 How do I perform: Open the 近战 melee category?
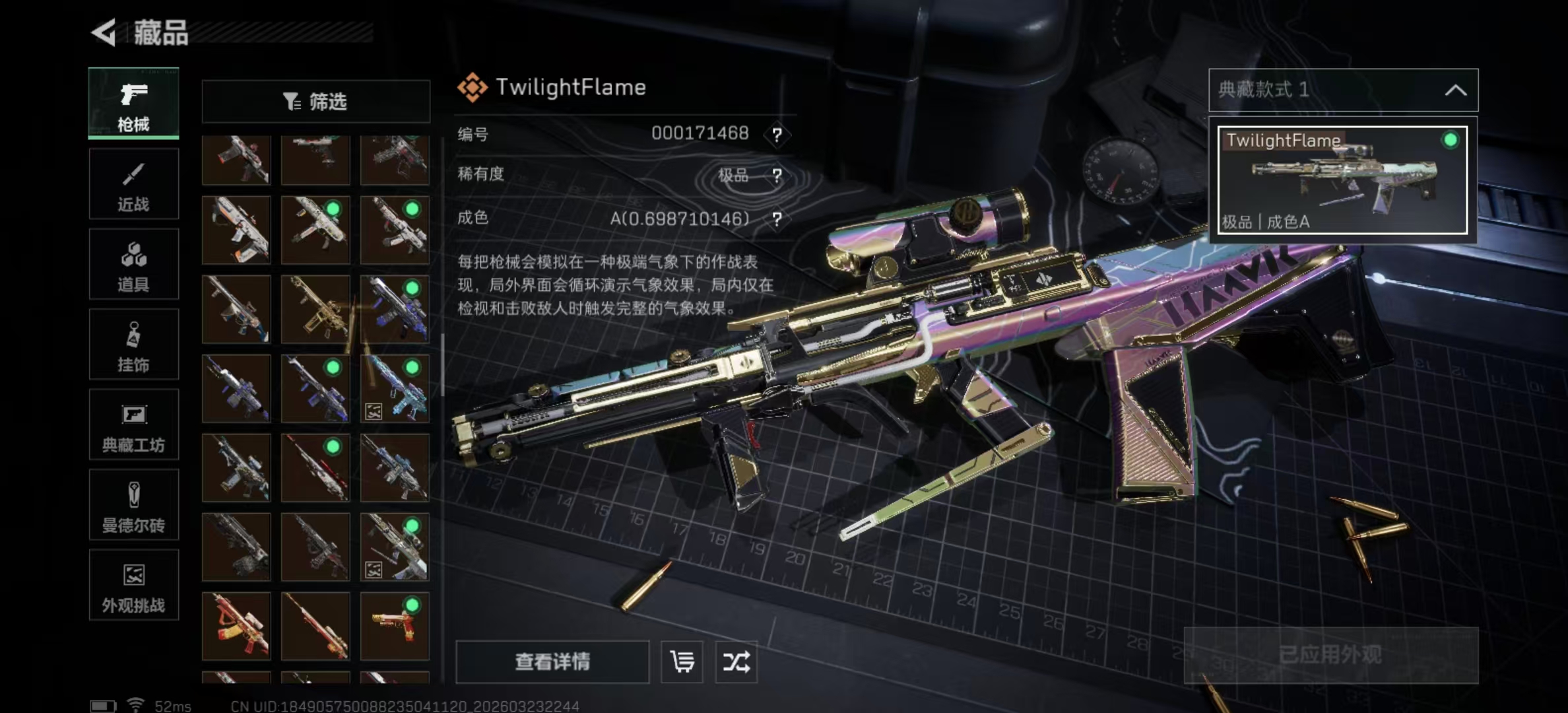133,184
